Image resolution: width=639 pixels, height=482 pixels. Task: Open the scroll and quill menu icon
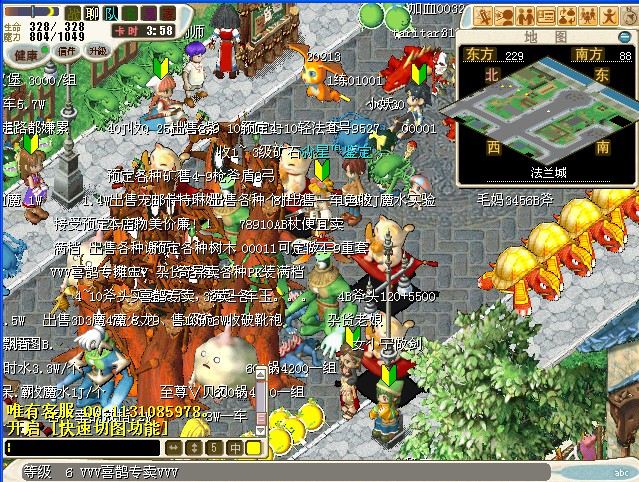click(x=484, y=15)
